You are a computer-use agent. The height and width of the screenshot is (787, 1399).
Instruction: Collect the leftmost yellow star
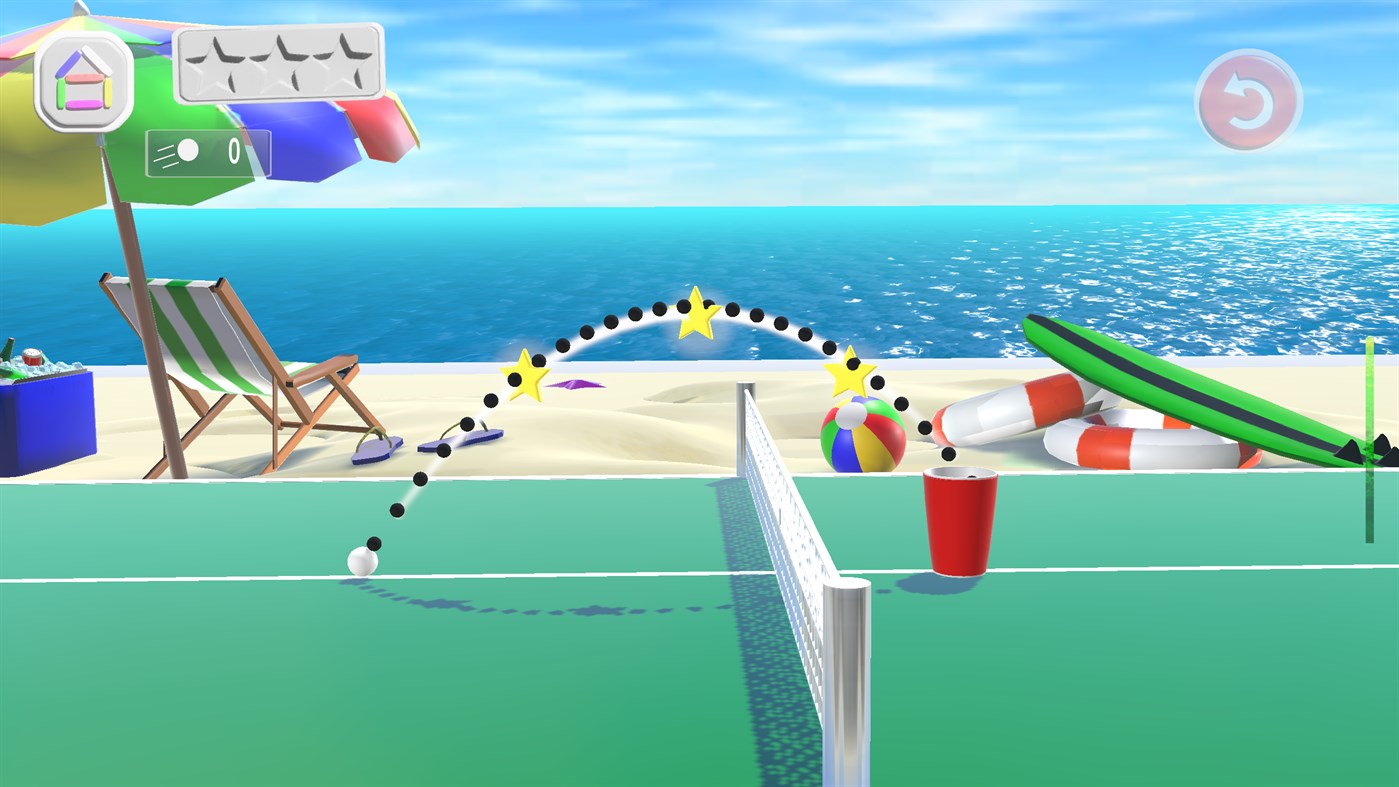(x=523, y=375)
